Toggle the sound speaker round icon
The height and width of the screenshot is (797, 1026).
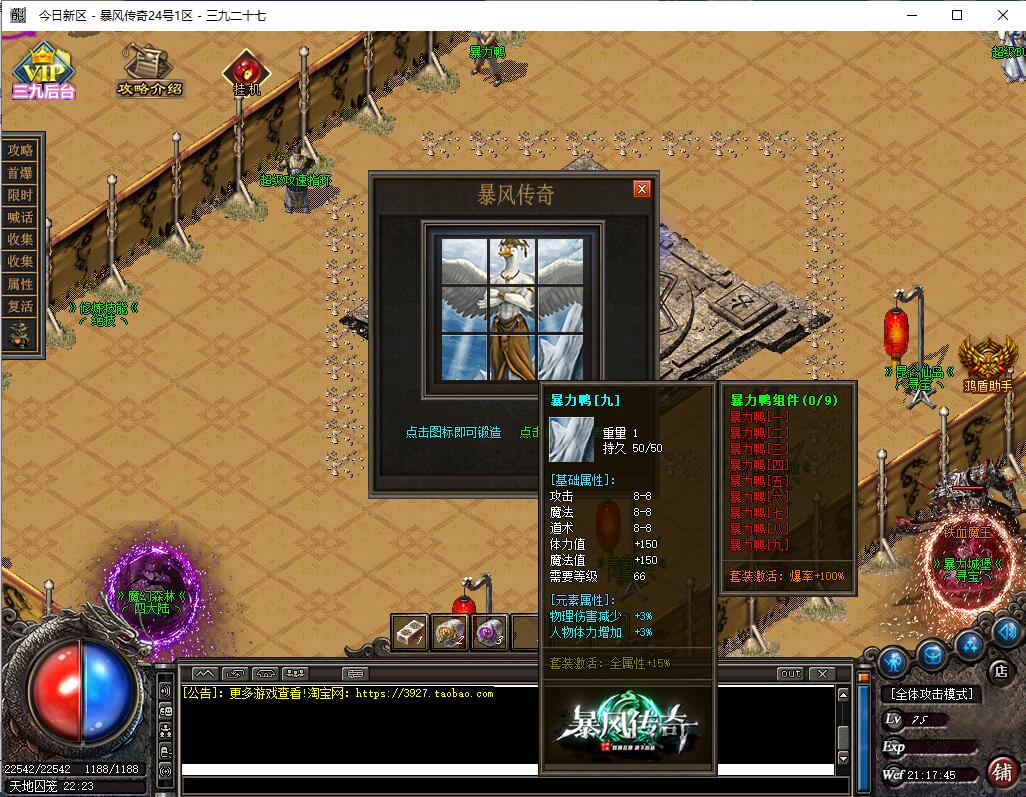point(1007,631)
